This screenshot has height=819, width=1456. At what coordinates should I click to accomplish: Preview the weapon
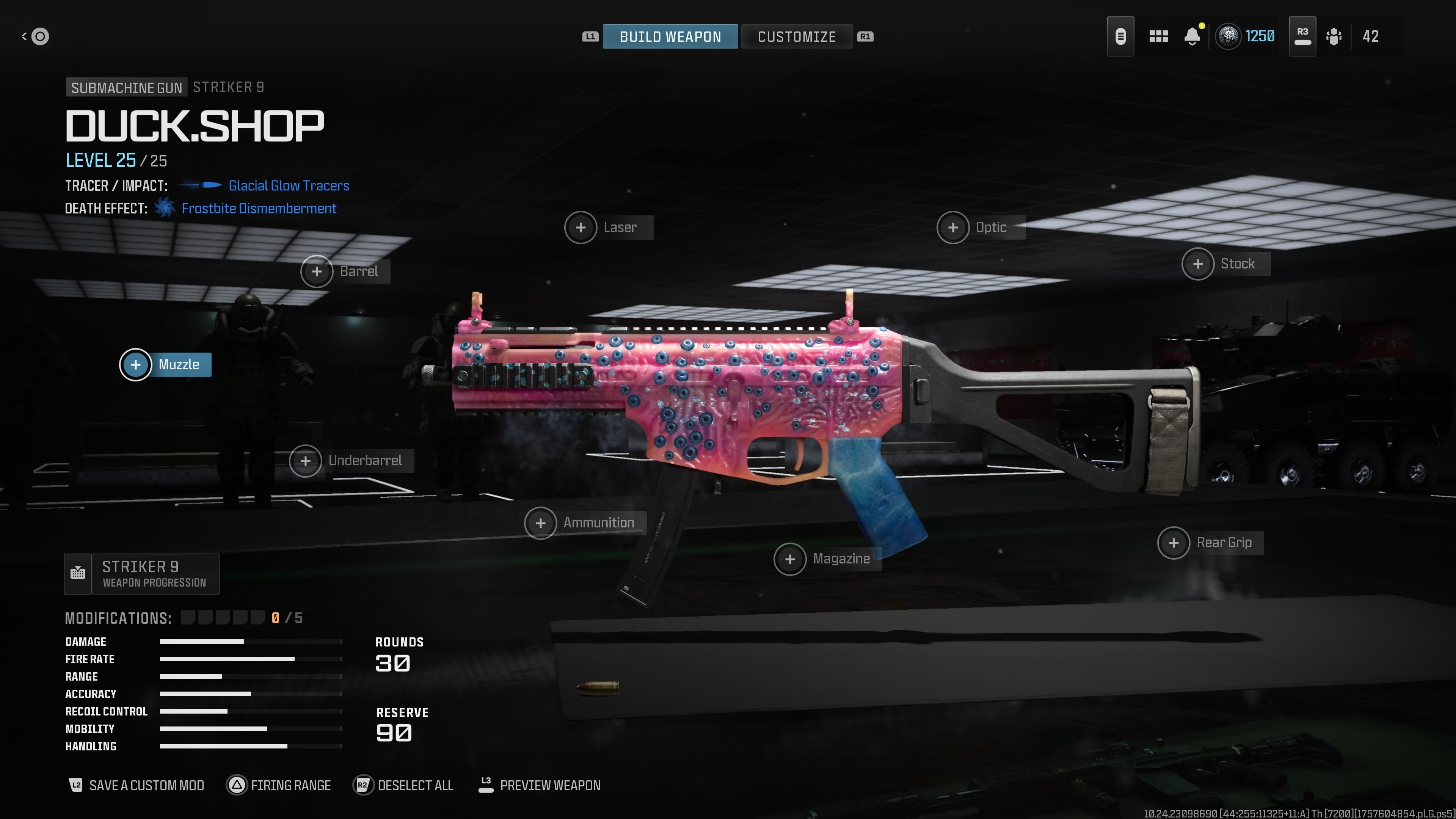(x=539, y=785)
